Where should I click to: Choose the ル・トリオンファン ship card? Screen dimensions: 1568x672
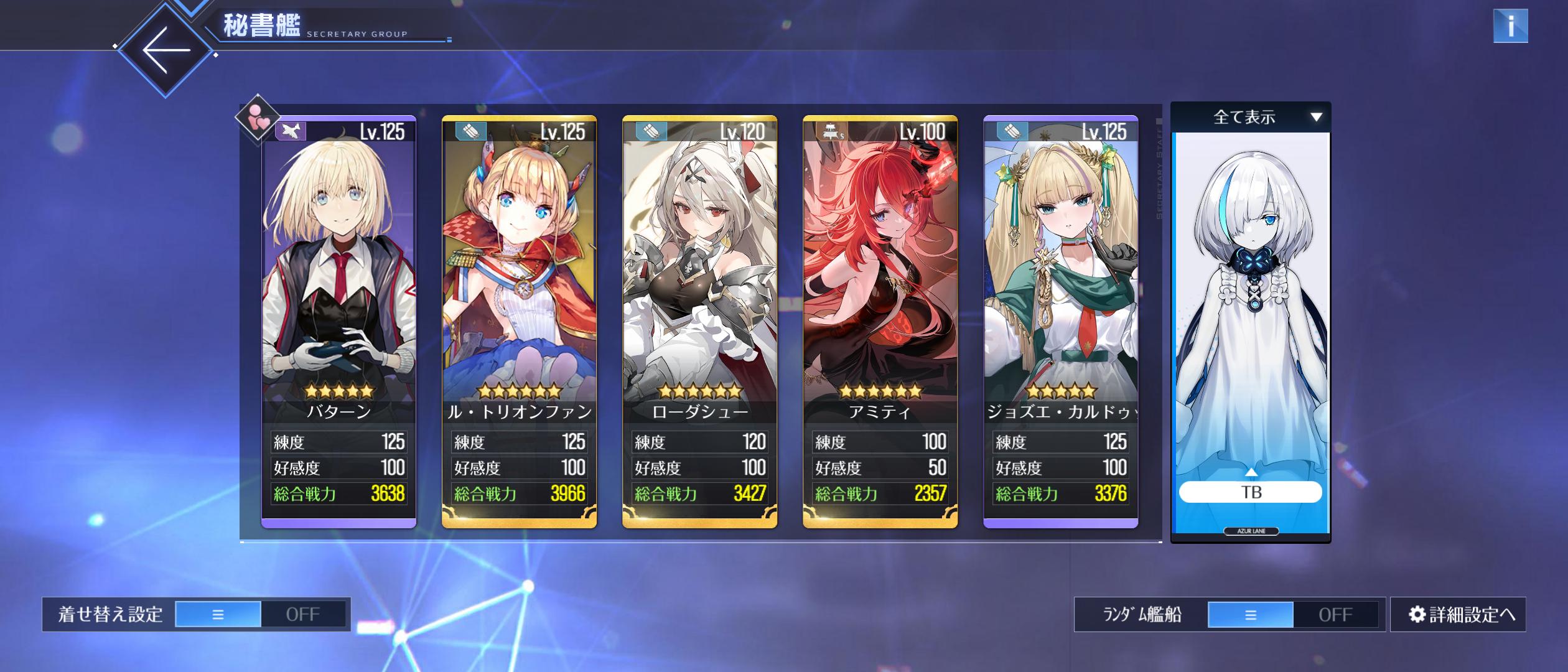click(x=519, y=280)
